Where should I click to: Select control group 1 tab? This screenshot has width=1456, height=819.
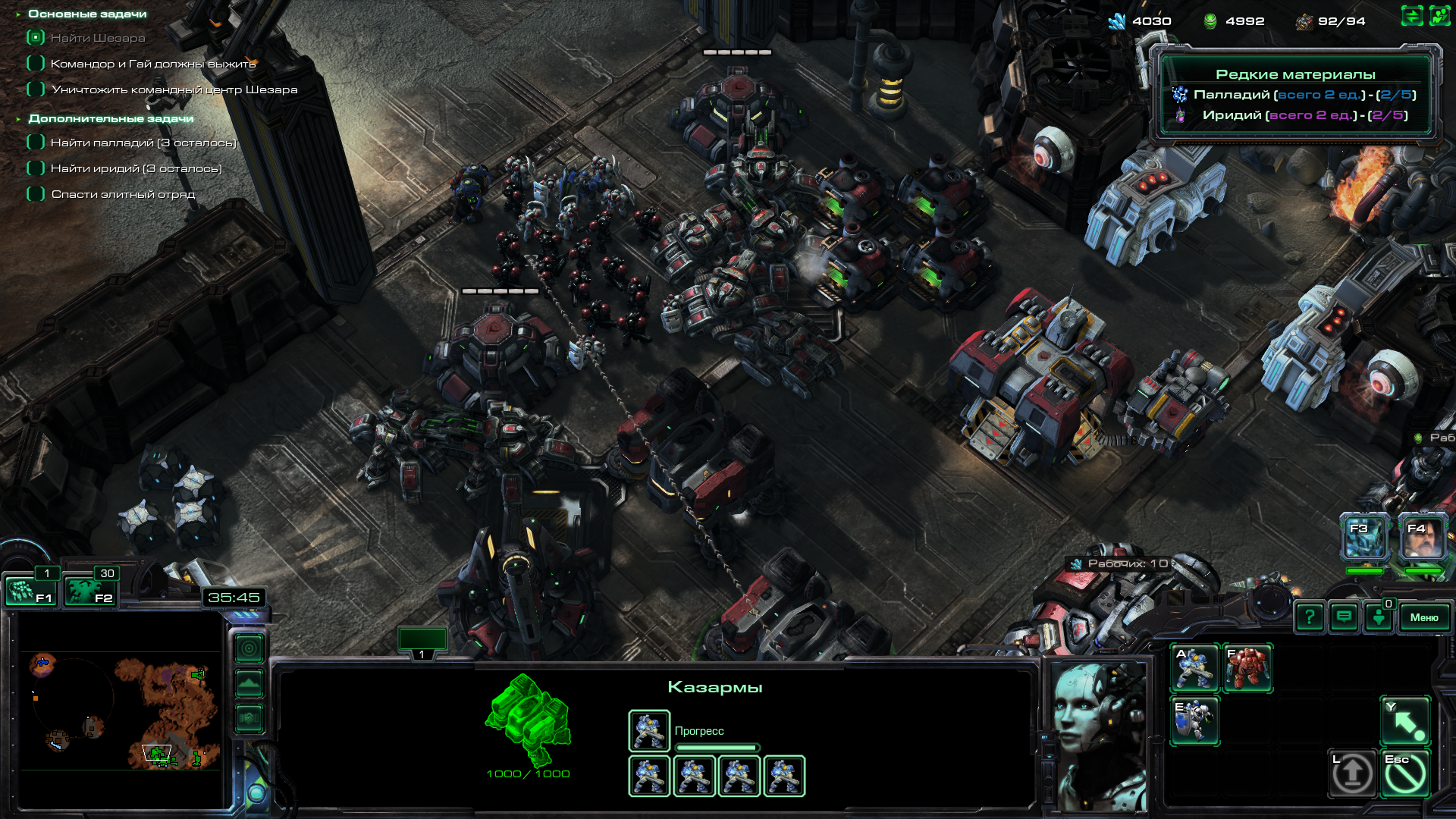click(422, 641)
